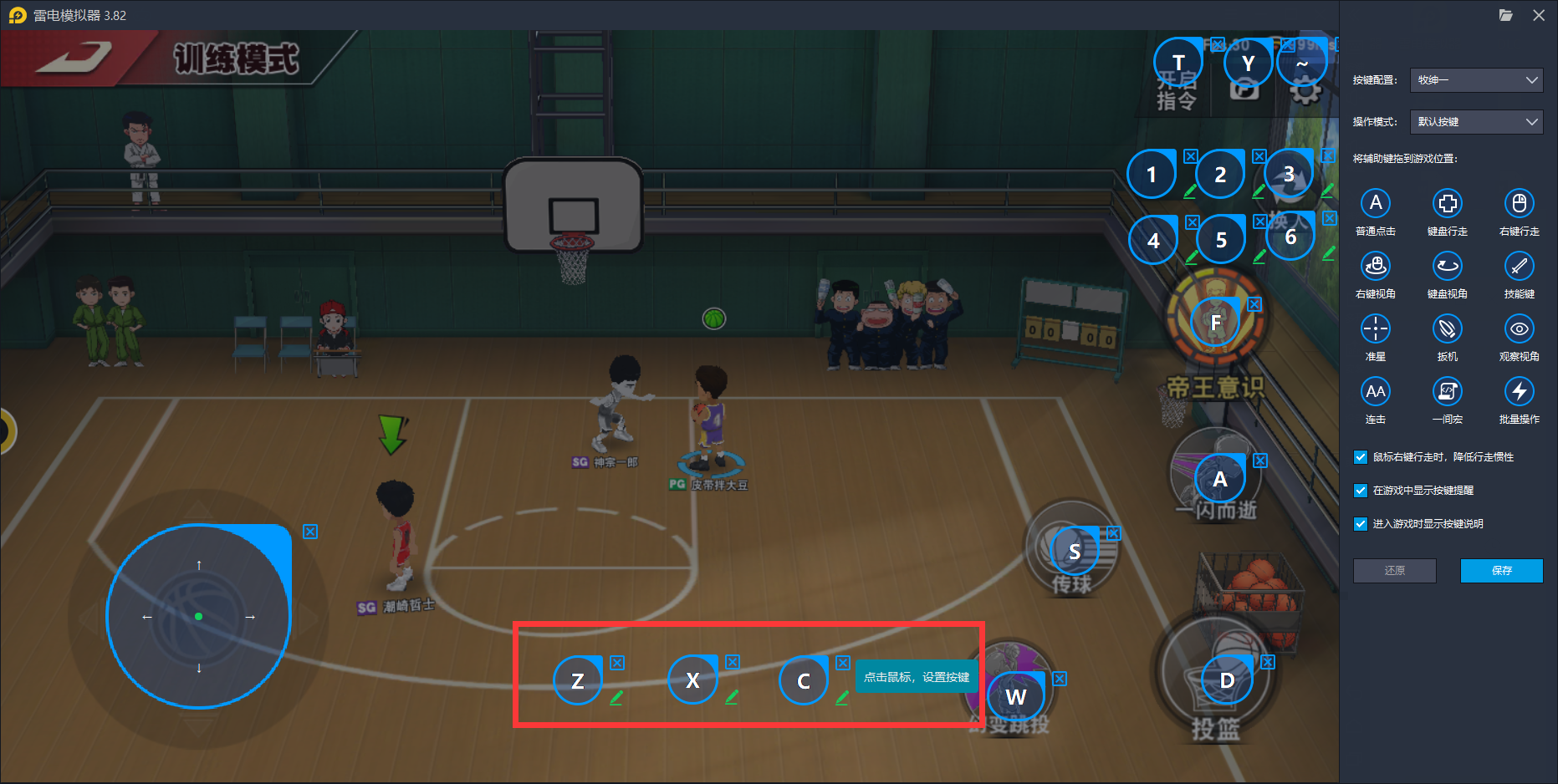Select the 普通点击 key tool
This screenshot has height=784, width=1558.
coord(1376,203)
